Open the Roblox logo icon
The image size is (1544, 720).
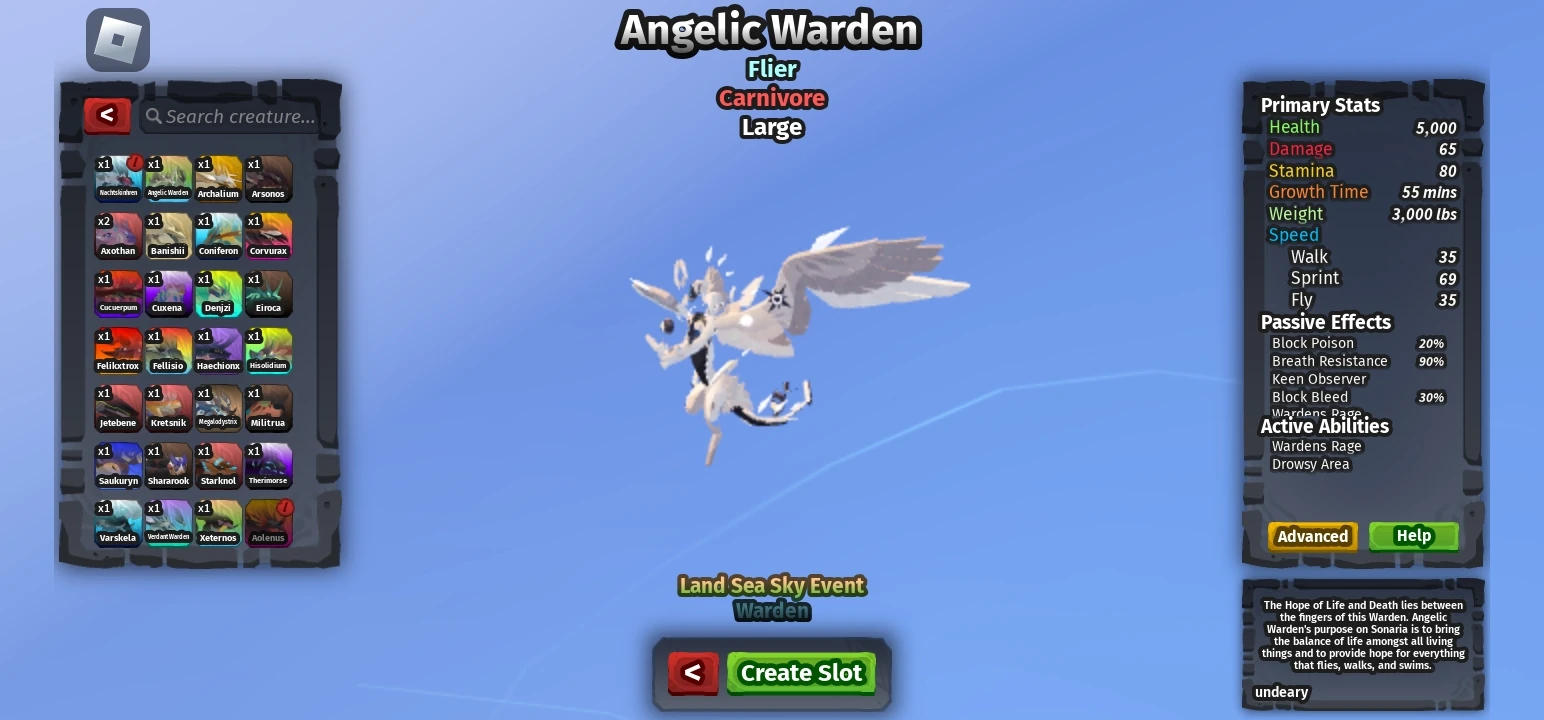pos(117,40)
